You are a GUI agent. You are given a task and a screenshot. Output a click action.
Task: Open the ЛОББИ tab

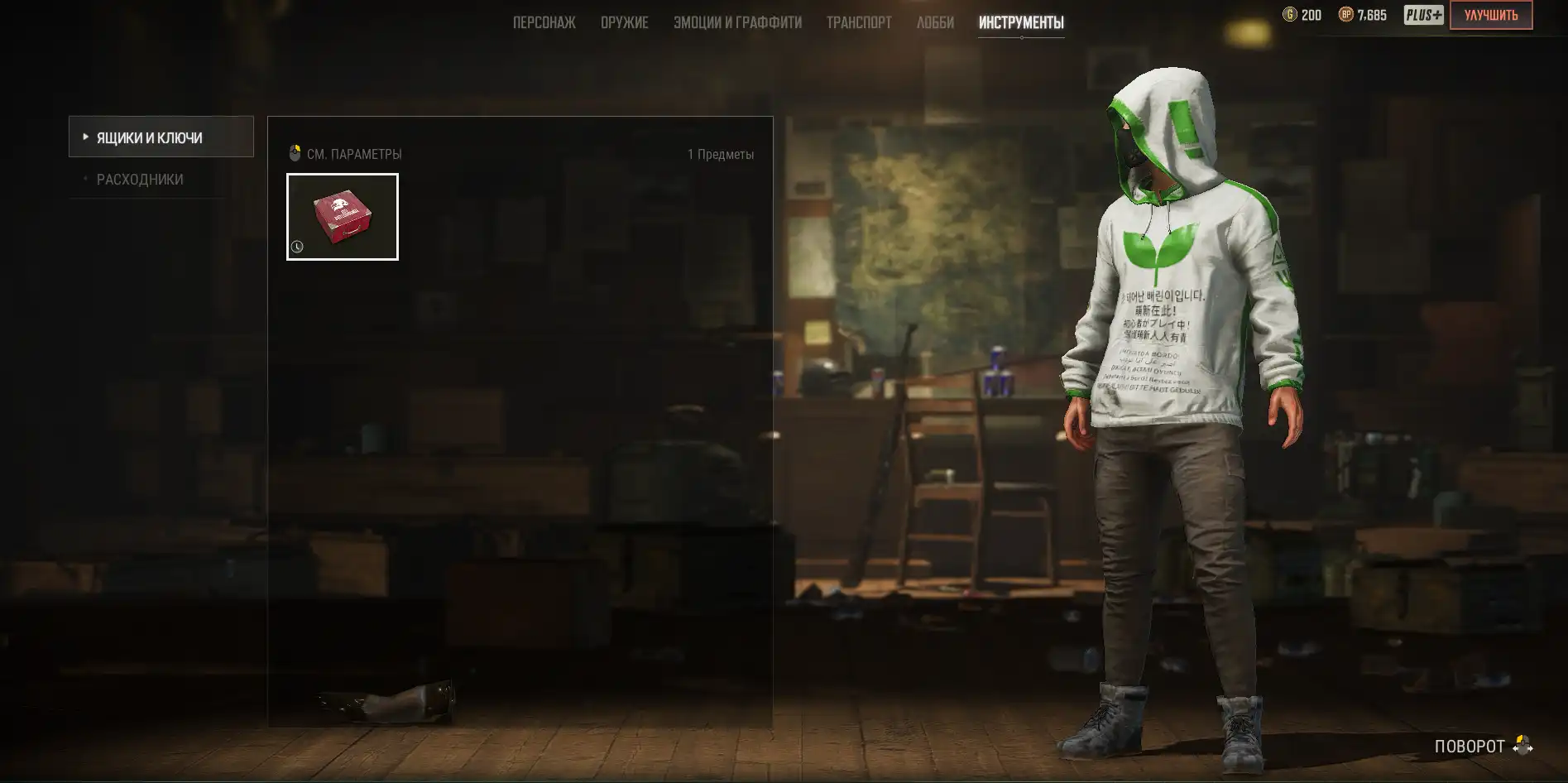[935, 22]
